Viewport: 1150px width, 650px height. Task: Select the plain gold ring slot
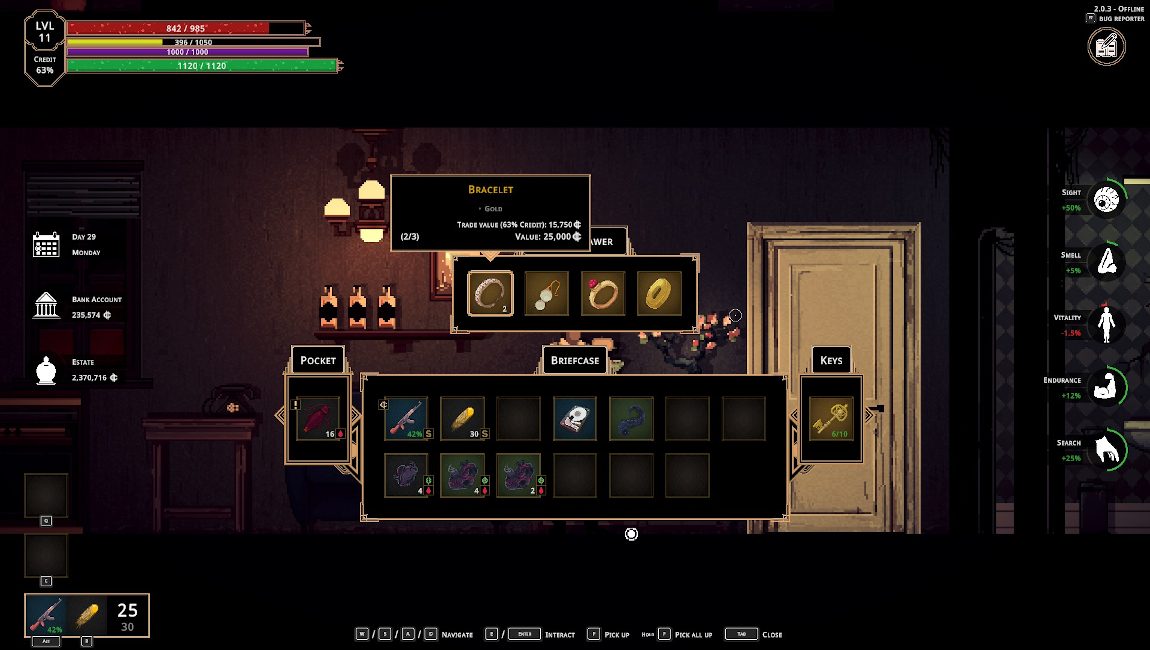pos(659,293)
